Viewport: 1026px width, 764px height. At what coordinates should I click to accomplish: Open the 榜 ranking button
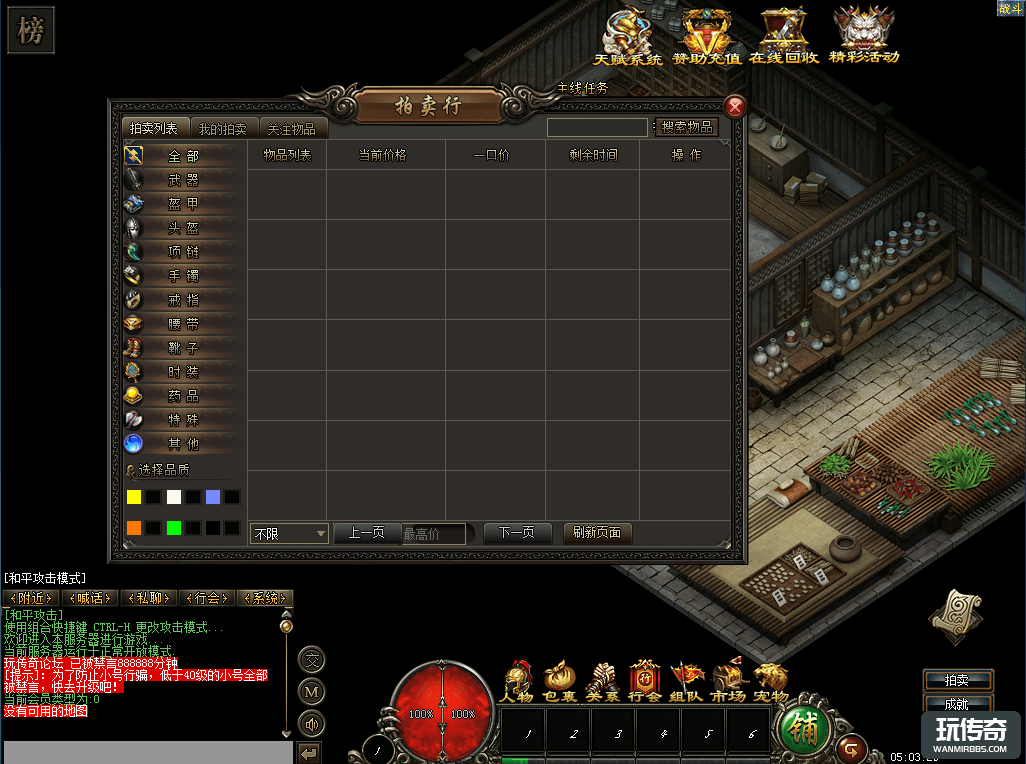[30, 31]
